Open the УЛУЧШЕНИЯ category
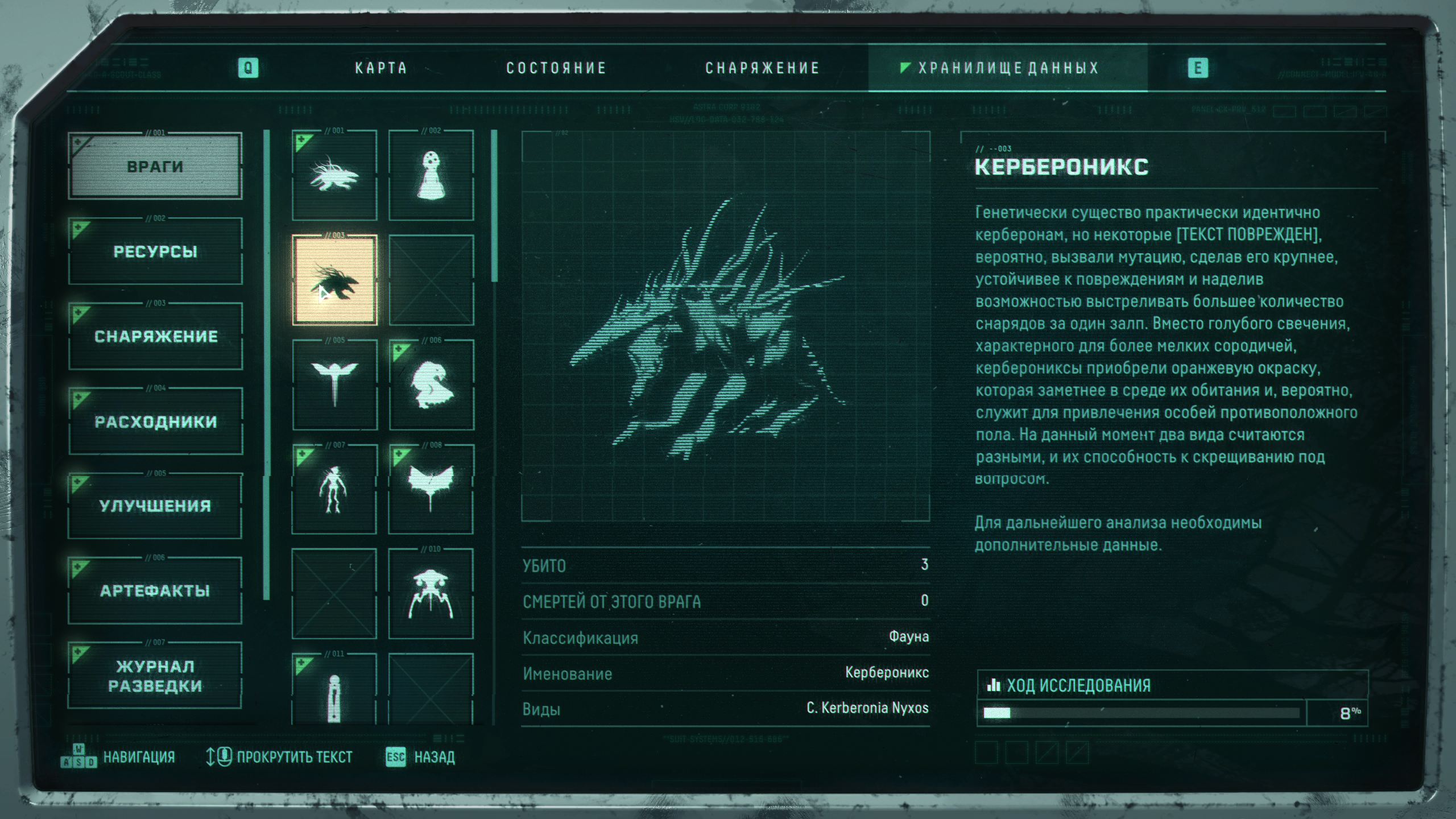 pos(155,506)
